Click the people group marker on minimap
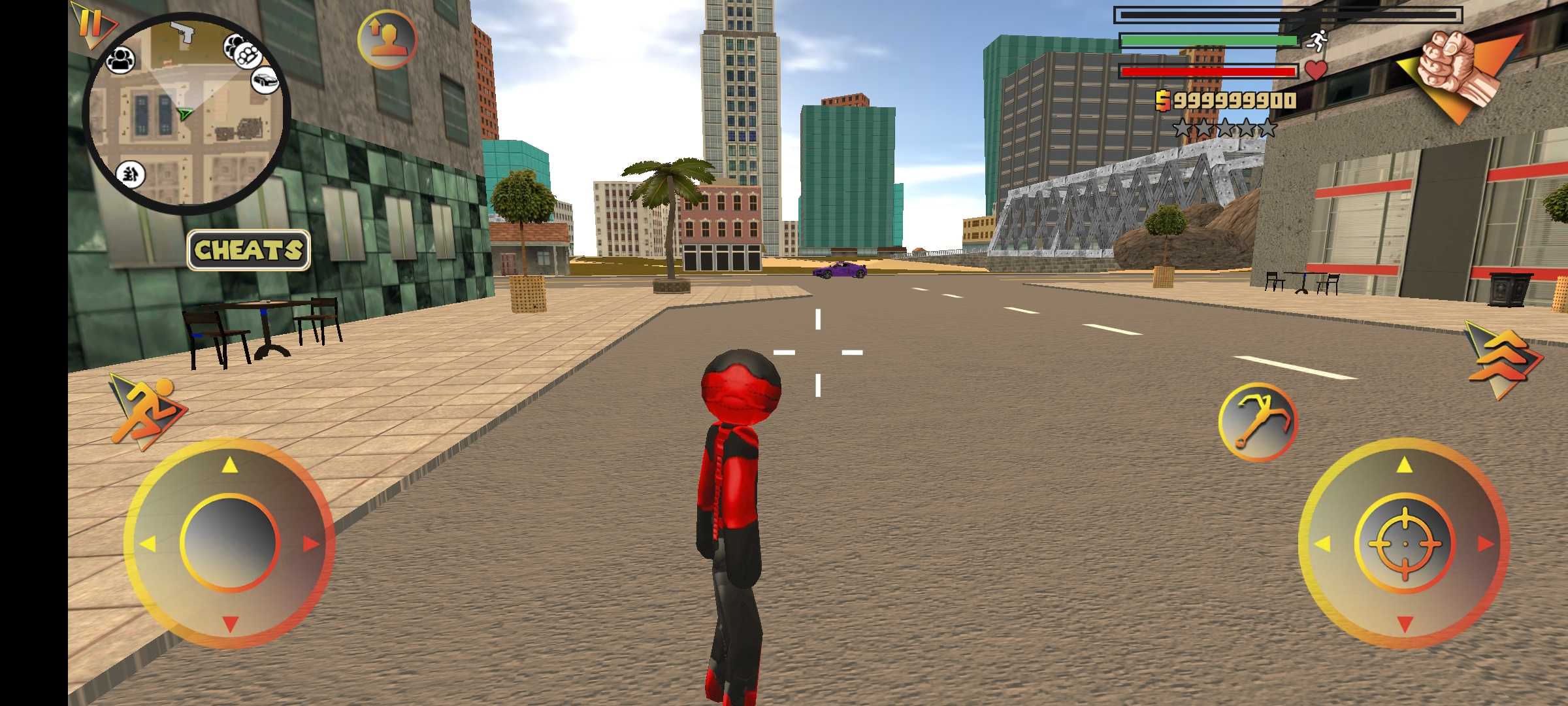Screen dimensions: 1568x706 click(121, 60)
